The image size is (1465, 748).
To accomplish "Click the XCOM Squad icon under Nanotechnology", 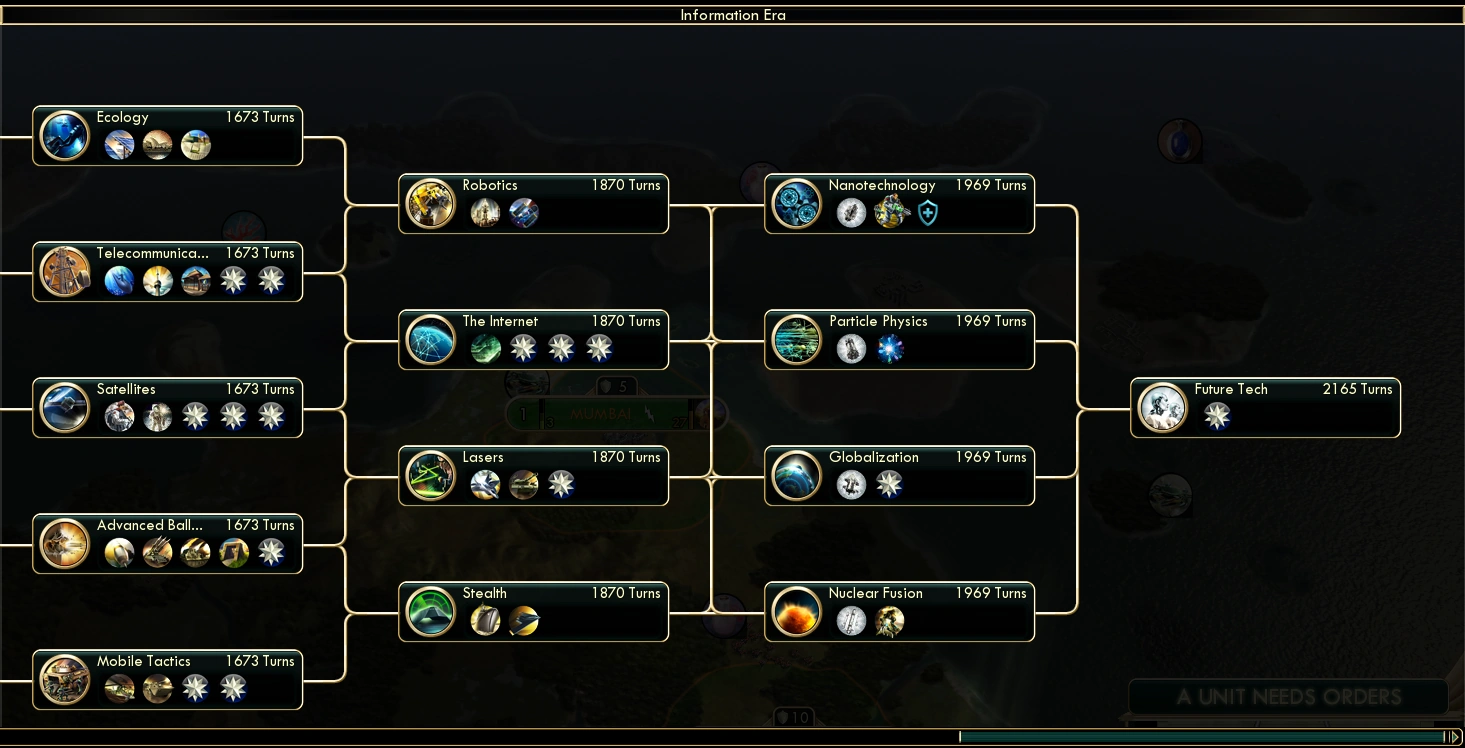I will click(x=891, y=212).
